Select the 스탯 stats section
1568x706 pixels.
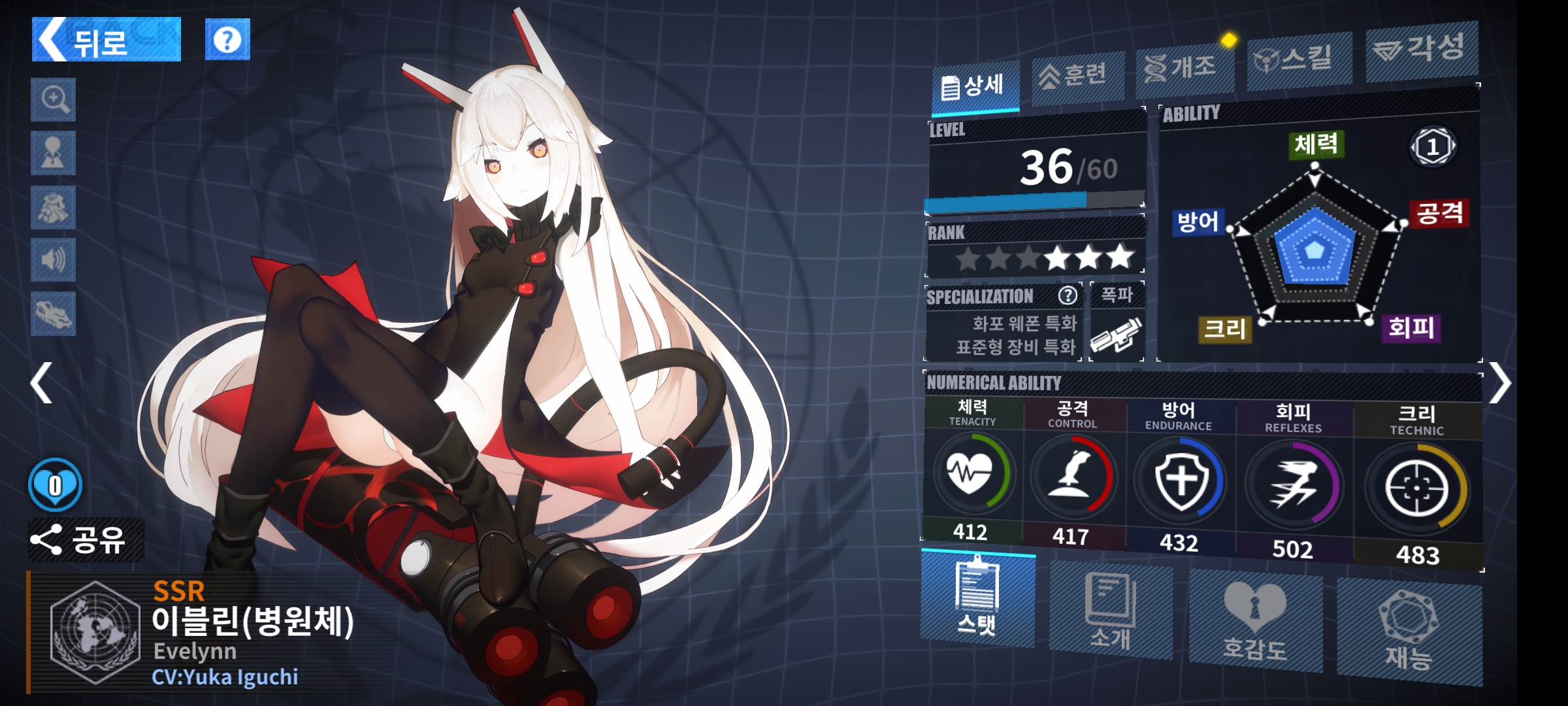[977, 599]
